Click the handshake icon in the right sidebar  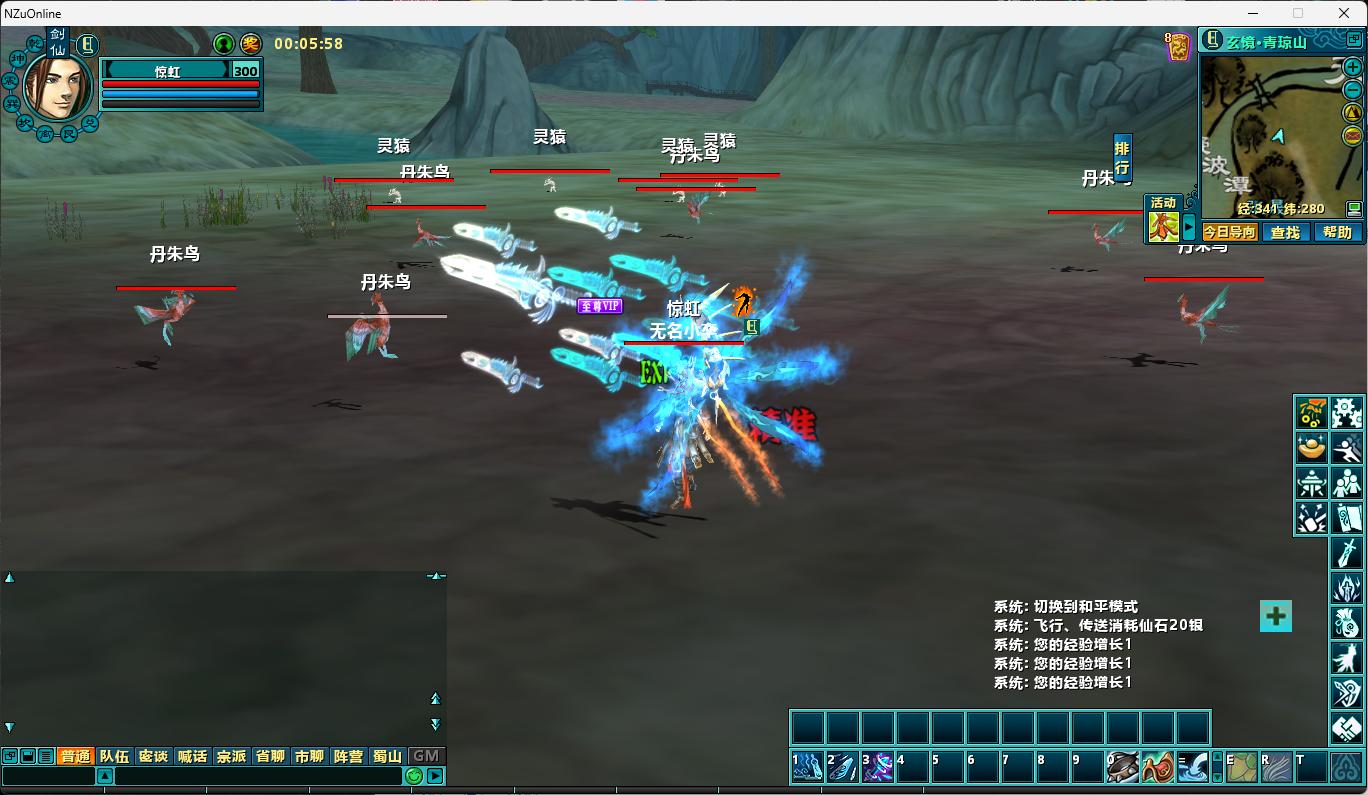point(1347,727)
